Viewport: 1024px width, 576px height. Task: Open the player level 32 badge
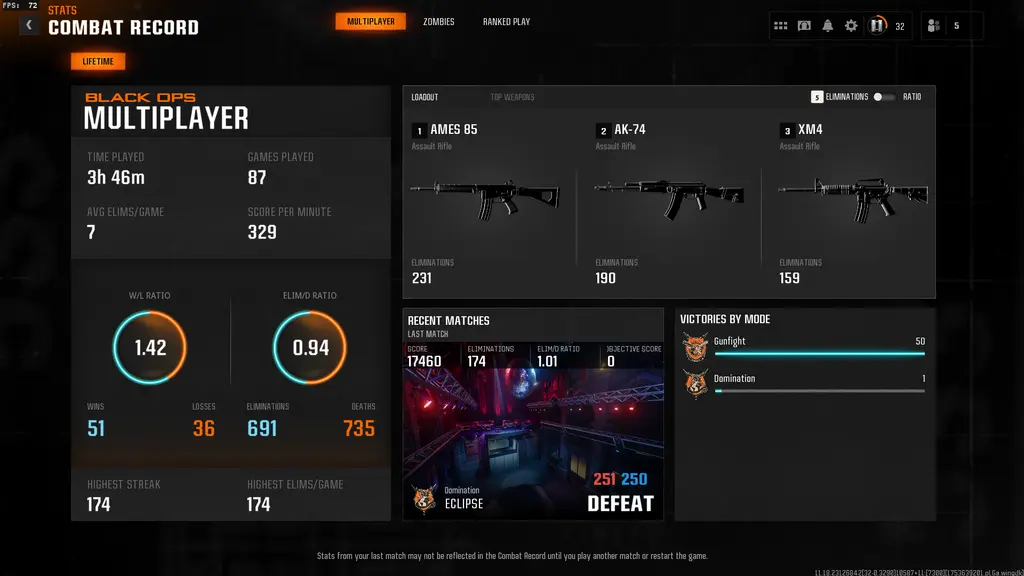point(878,26)
